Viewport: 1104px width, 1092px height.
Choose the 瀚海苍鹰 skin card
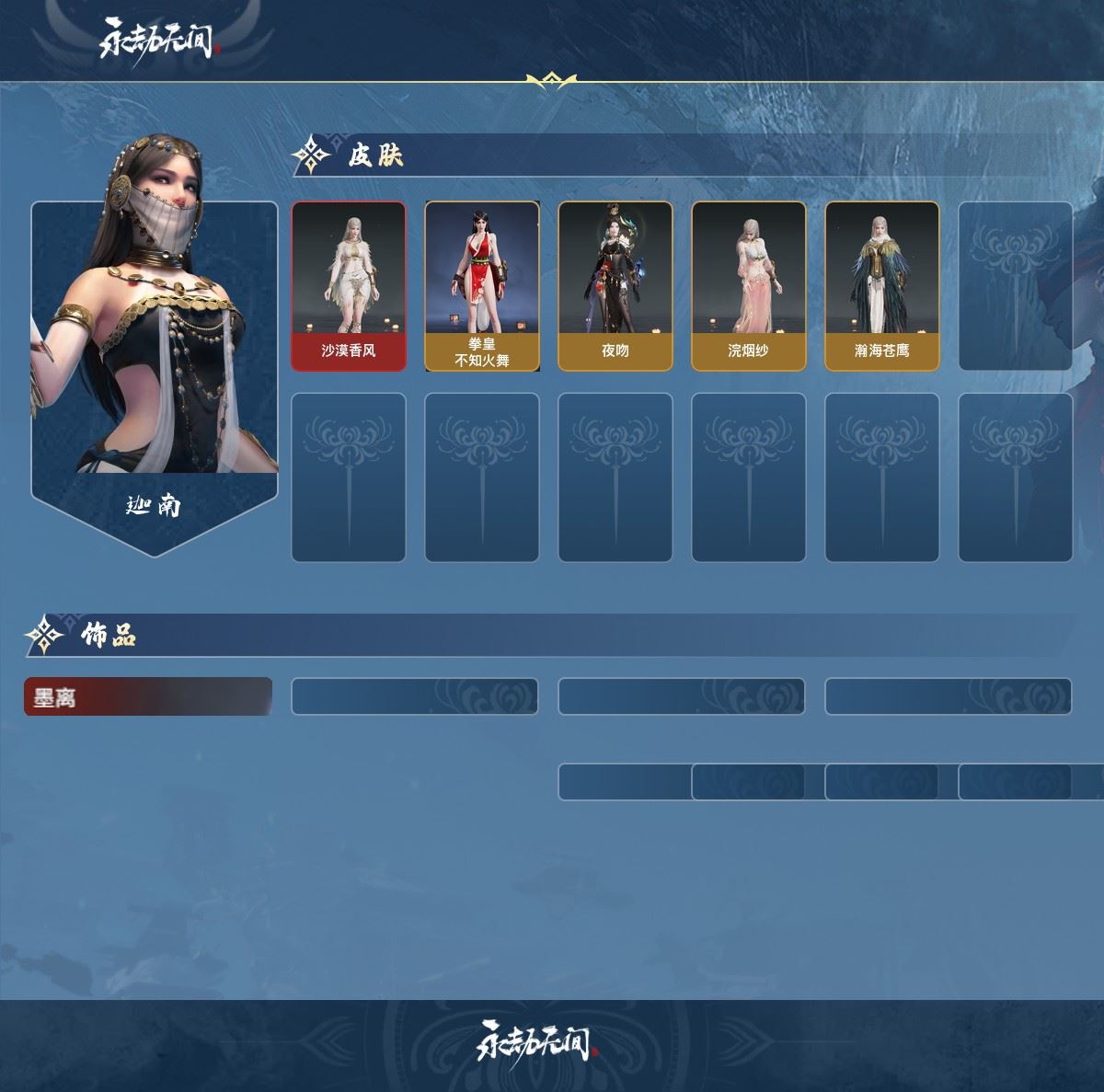pyautogui.click(x=882, y=286)
